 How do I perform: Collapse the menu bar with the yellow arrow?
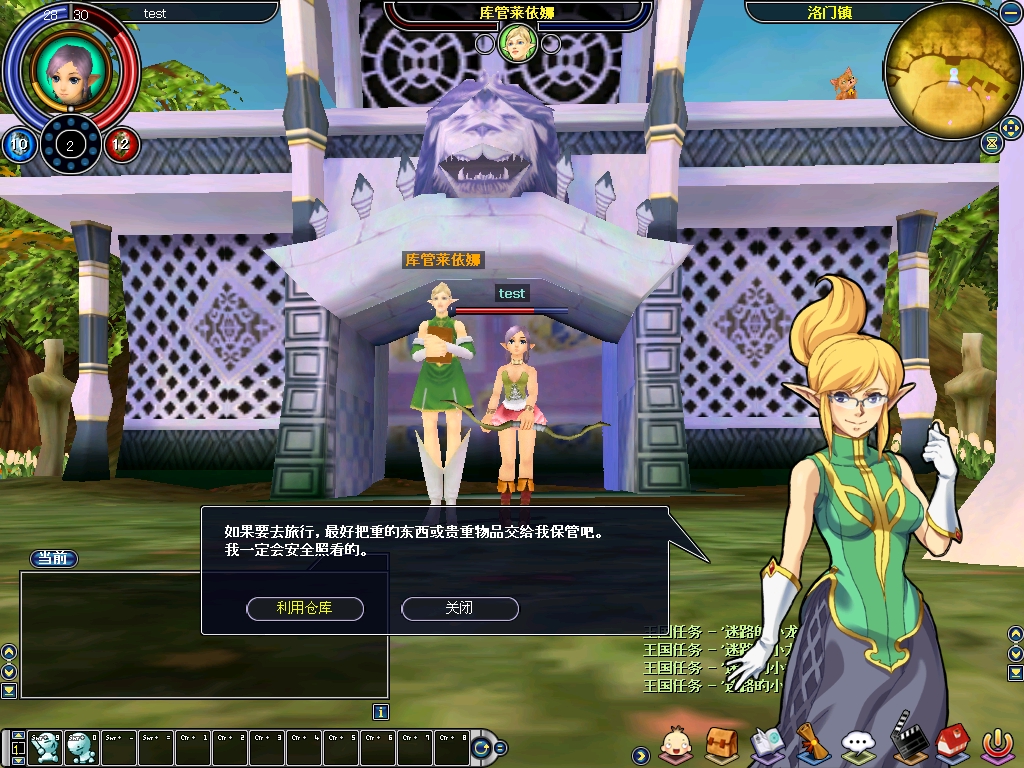coord(640,753)
